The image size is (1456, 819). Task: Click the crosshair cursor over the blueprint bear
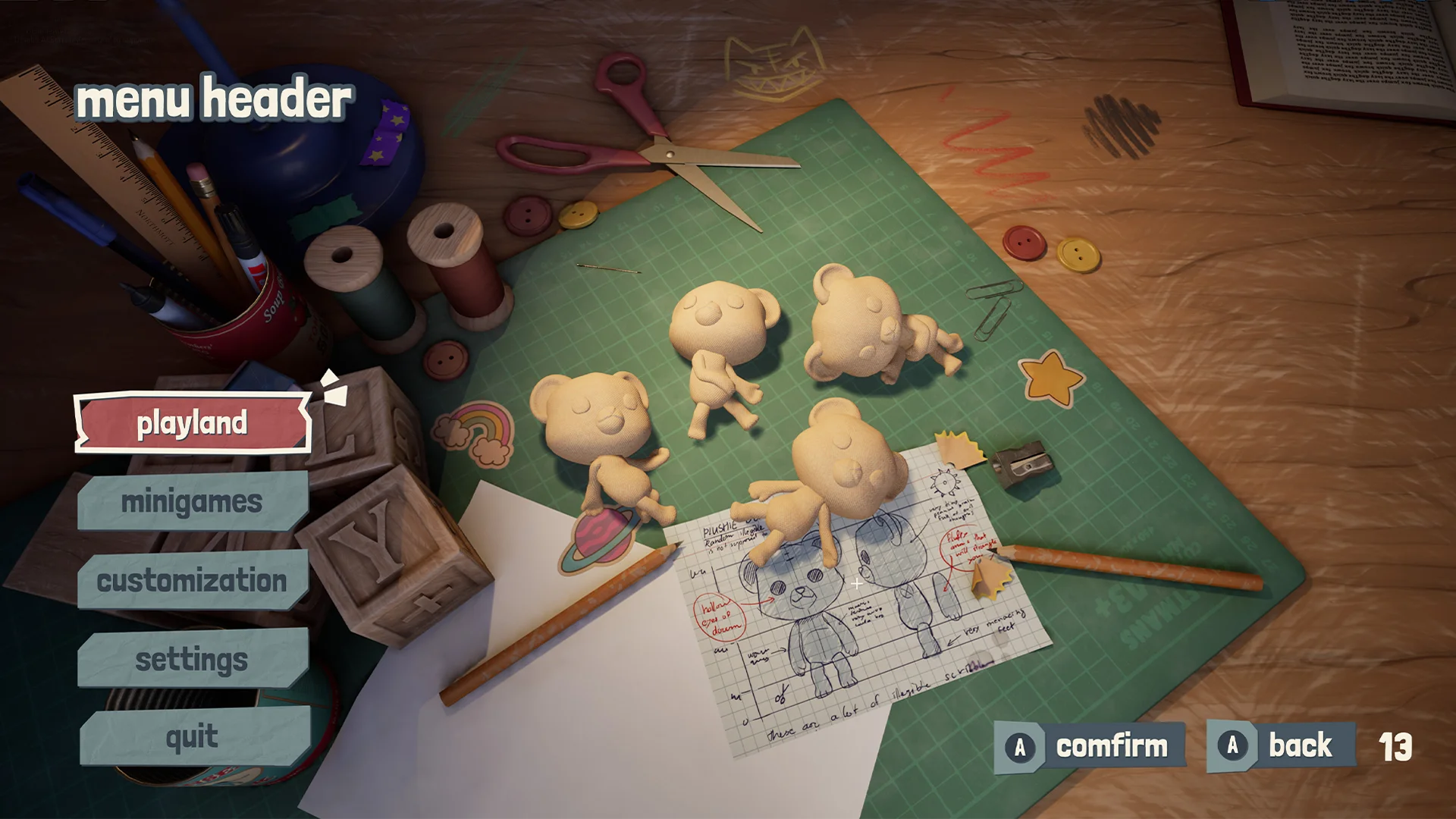point(857,583)
